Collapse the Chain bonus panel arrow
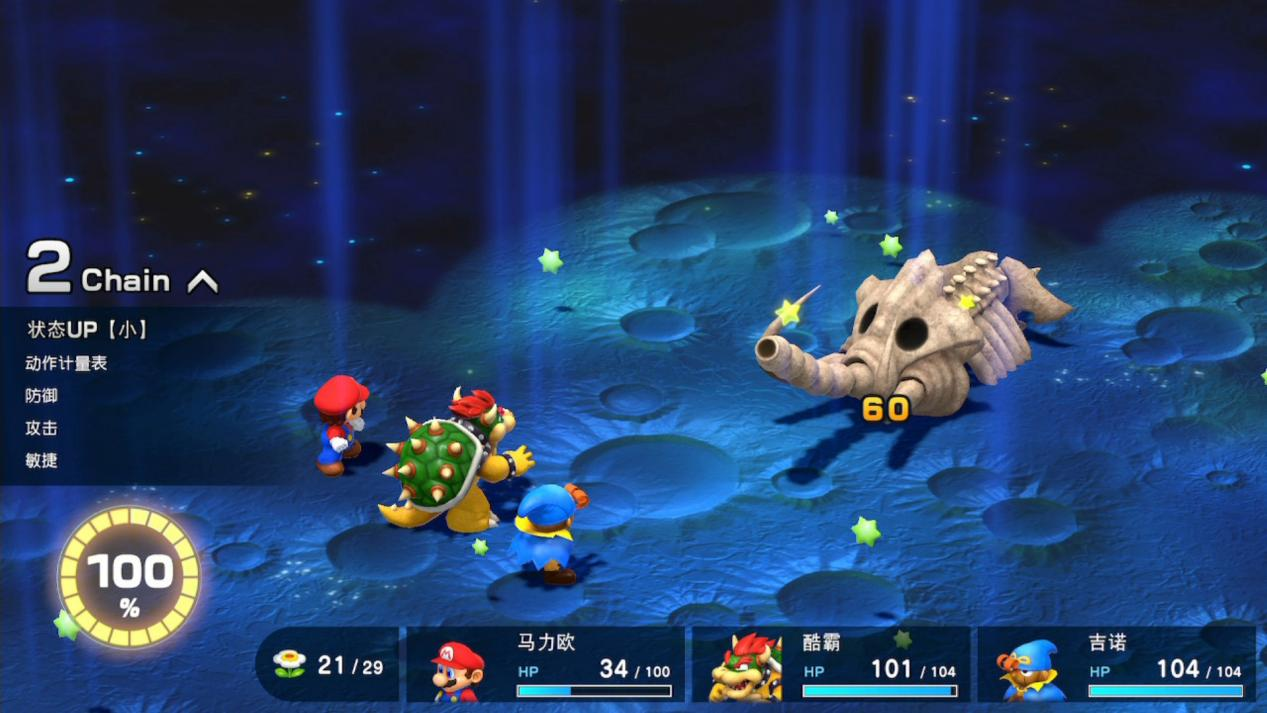 [x=203, y=283]
